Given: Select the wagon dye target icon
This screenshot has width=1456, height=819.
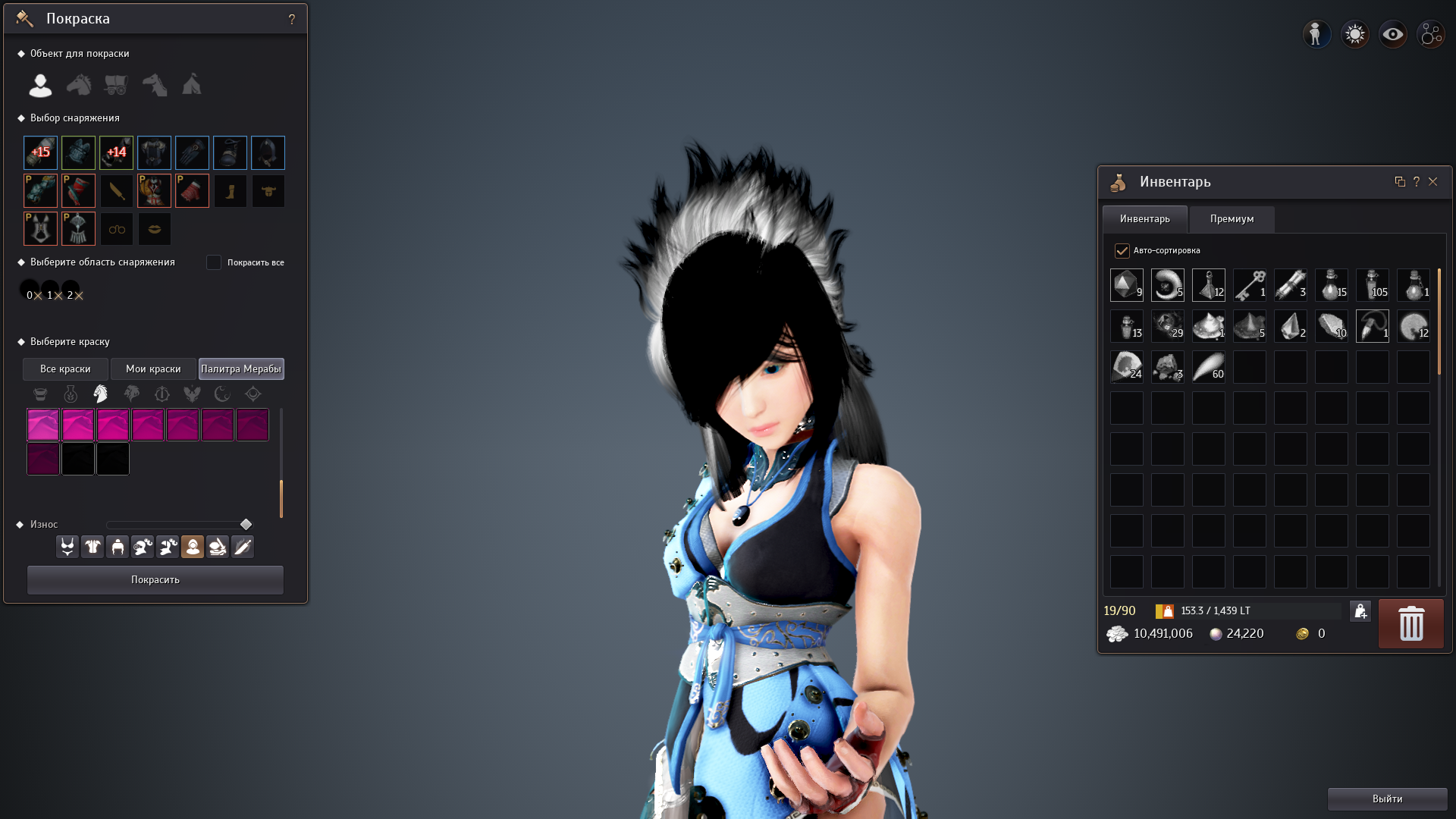Looking at the screenshot, I should point(115,85).
